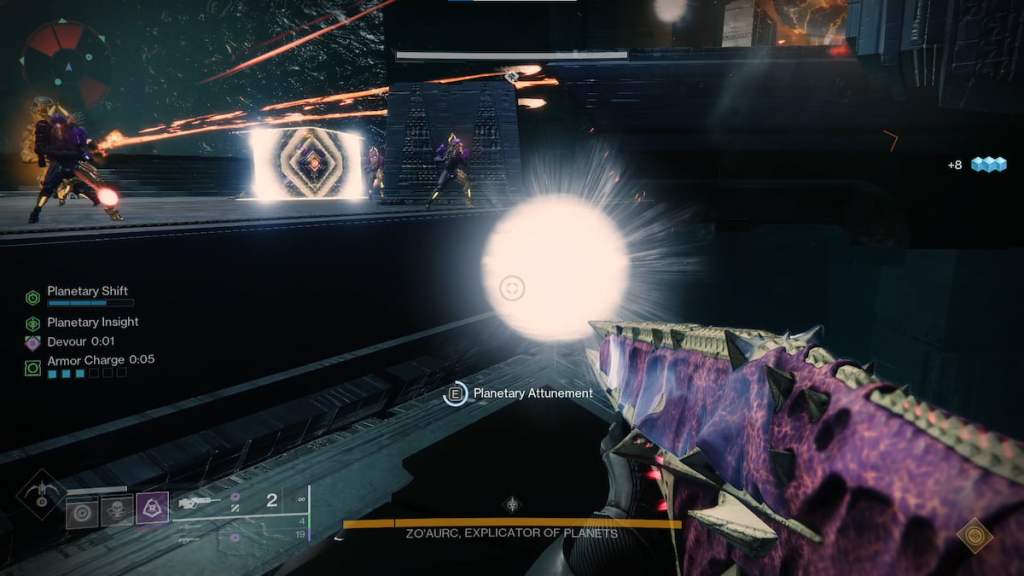Select the grenade ability slot with the circular icon
The width and height of the screenshot is (1024, 576).
82,511
